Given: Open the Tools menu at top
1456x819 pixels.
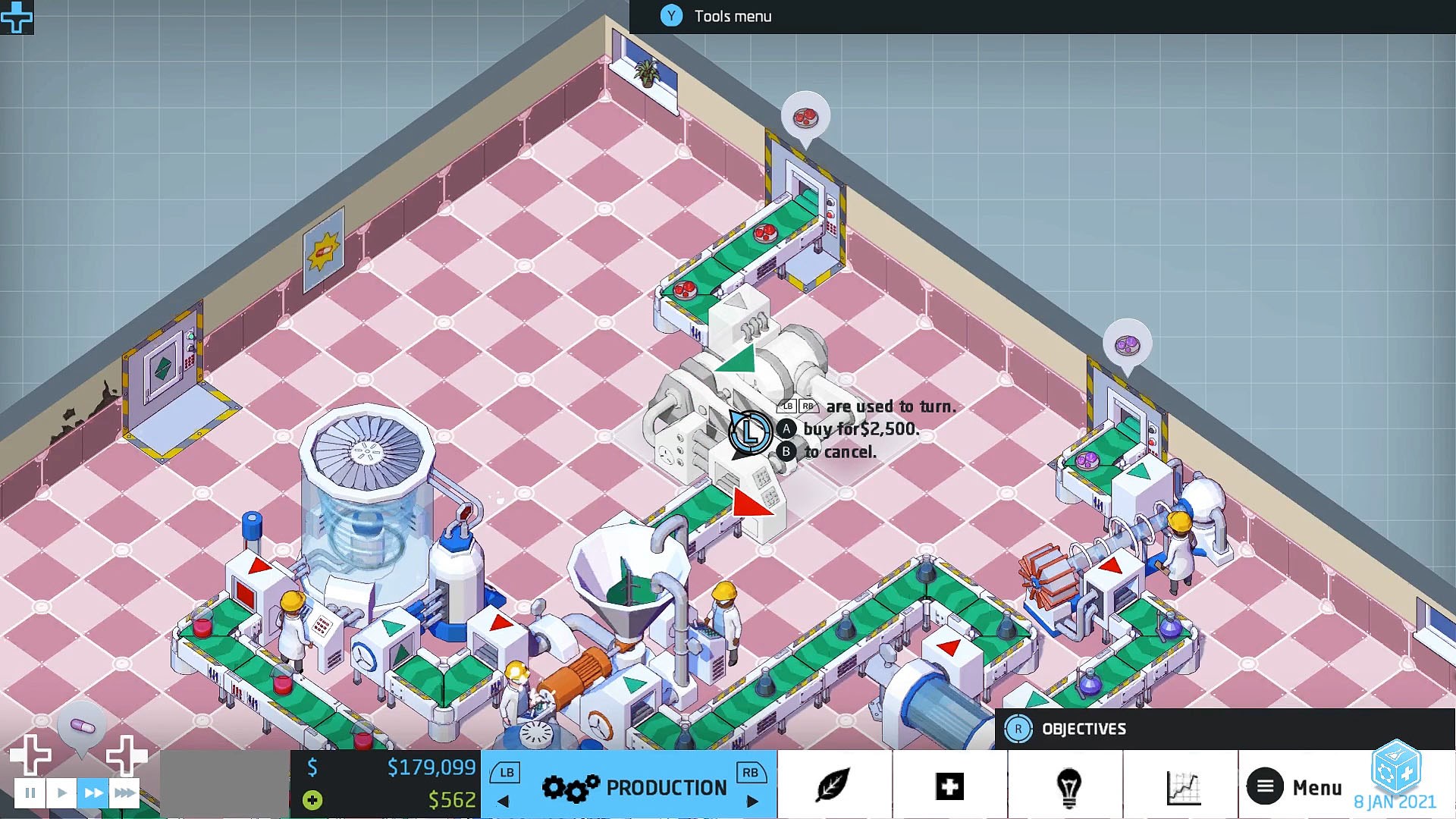Looking at the screenshot, I should (x=713, y=15).
